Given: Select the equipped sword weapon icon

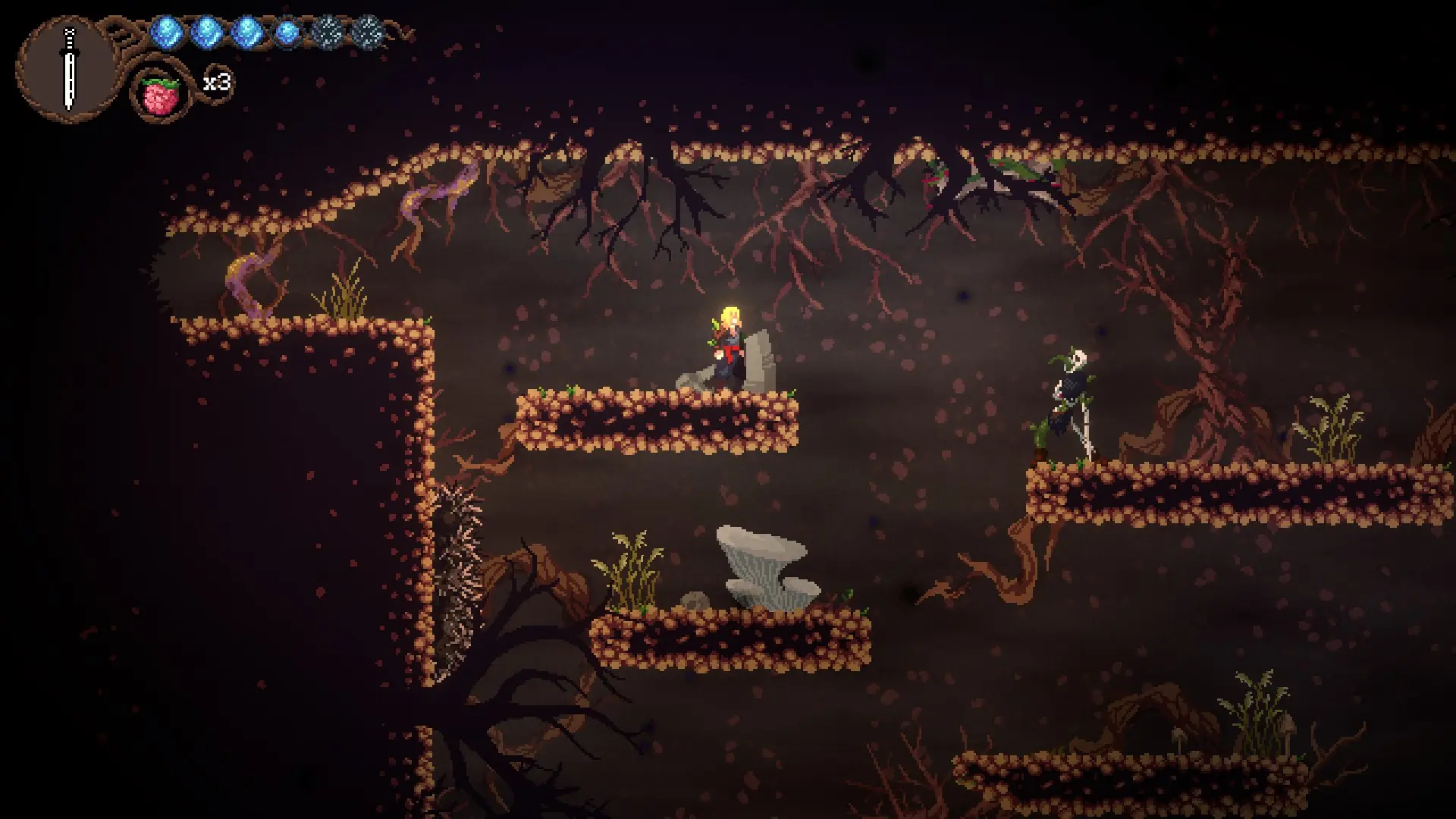Looking at the screenshot, I should [x=70, y=70].
